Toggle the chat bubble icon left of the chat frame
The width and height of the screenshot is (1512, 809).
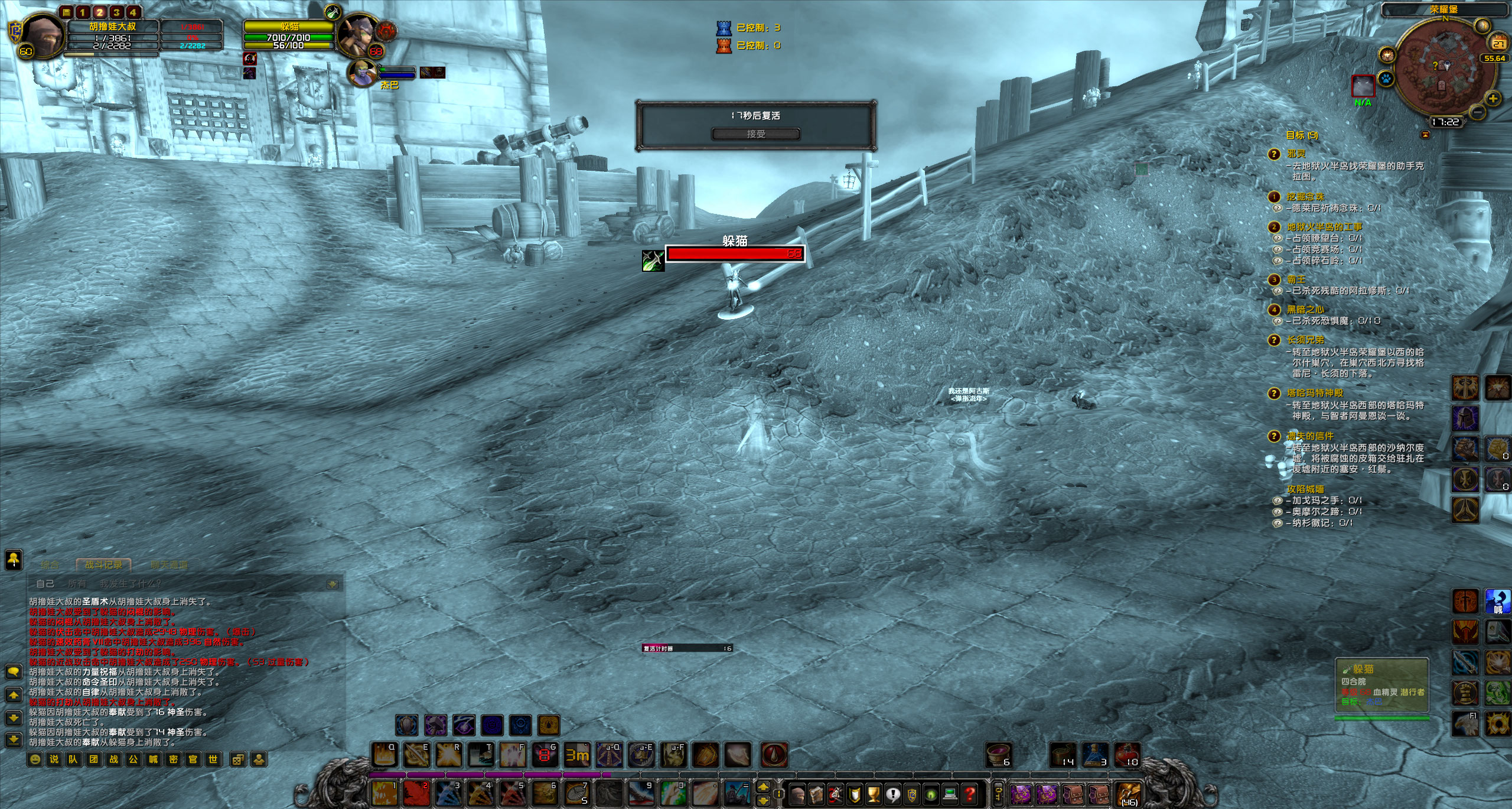(x=14, y=672)
